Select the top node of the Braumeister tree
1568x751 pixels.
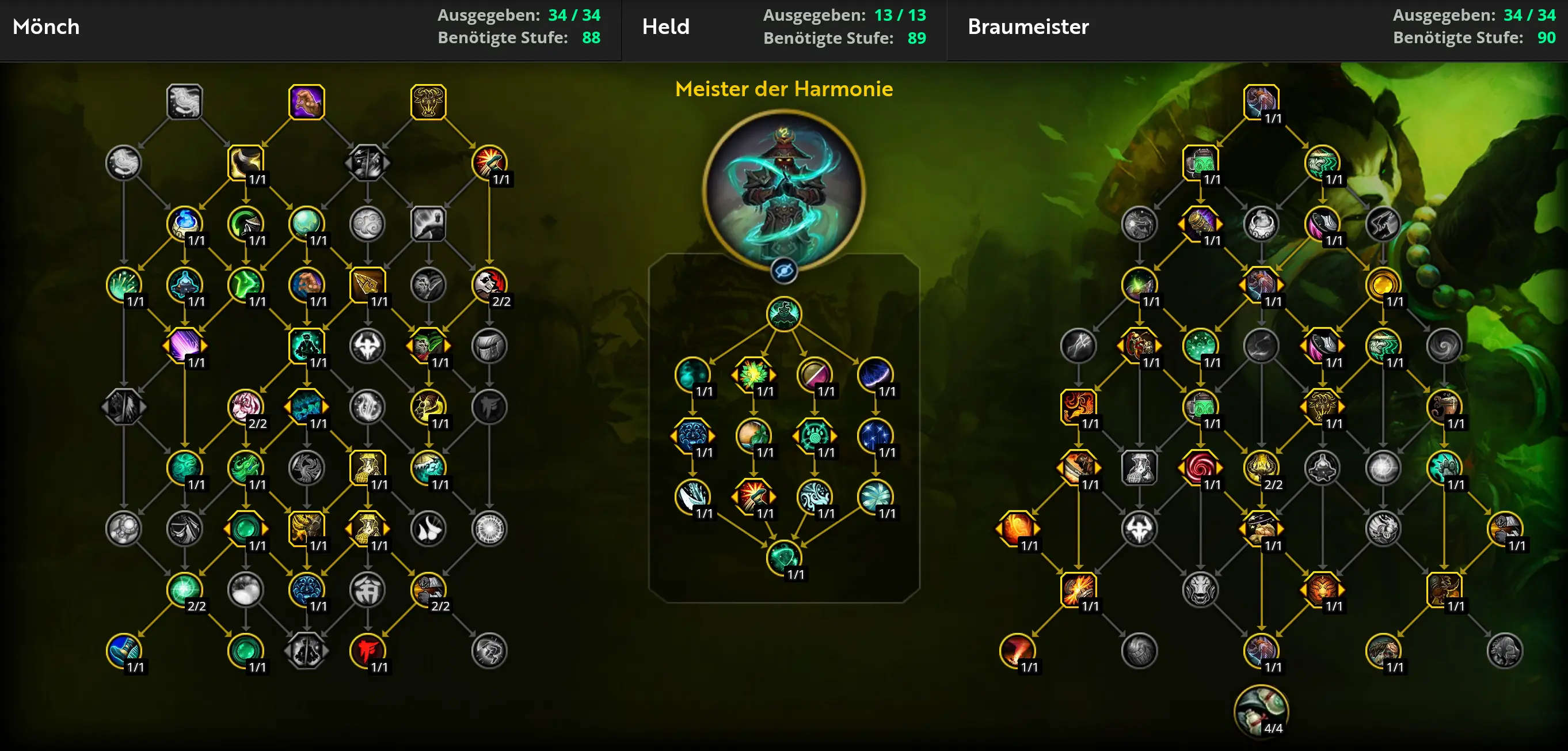[1261, 102]
